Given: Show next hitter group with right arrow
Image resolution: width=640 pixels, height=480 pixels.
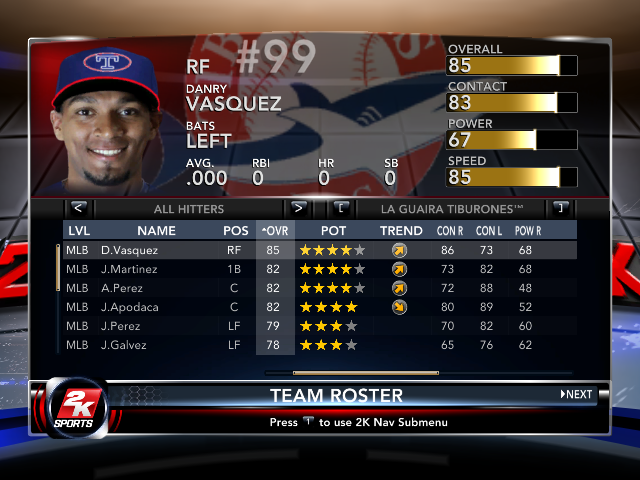Looking at the screenshot, I should tap(297, 209).
